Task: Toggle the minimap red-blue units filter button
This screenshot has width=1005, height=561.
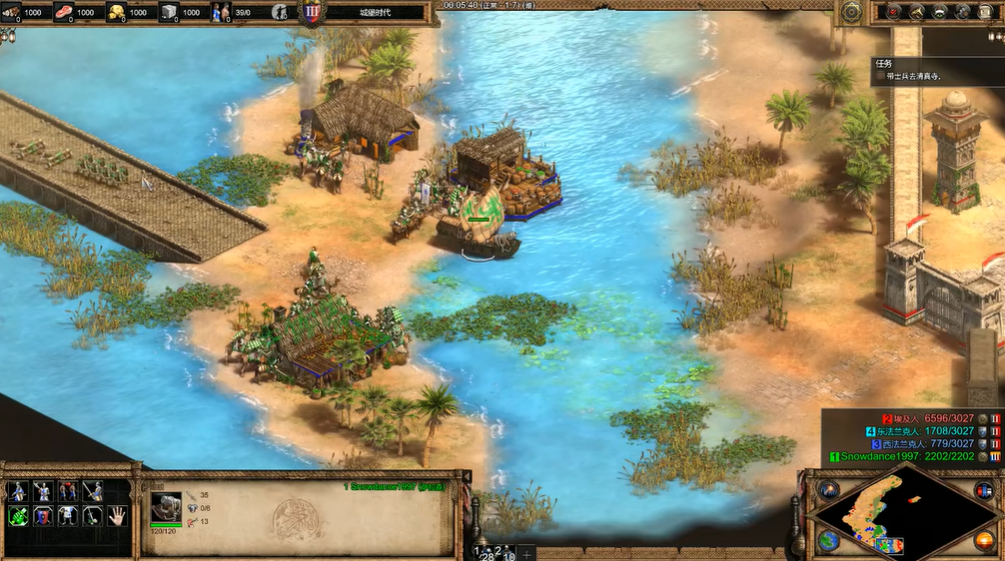Action: pos(984,489)
